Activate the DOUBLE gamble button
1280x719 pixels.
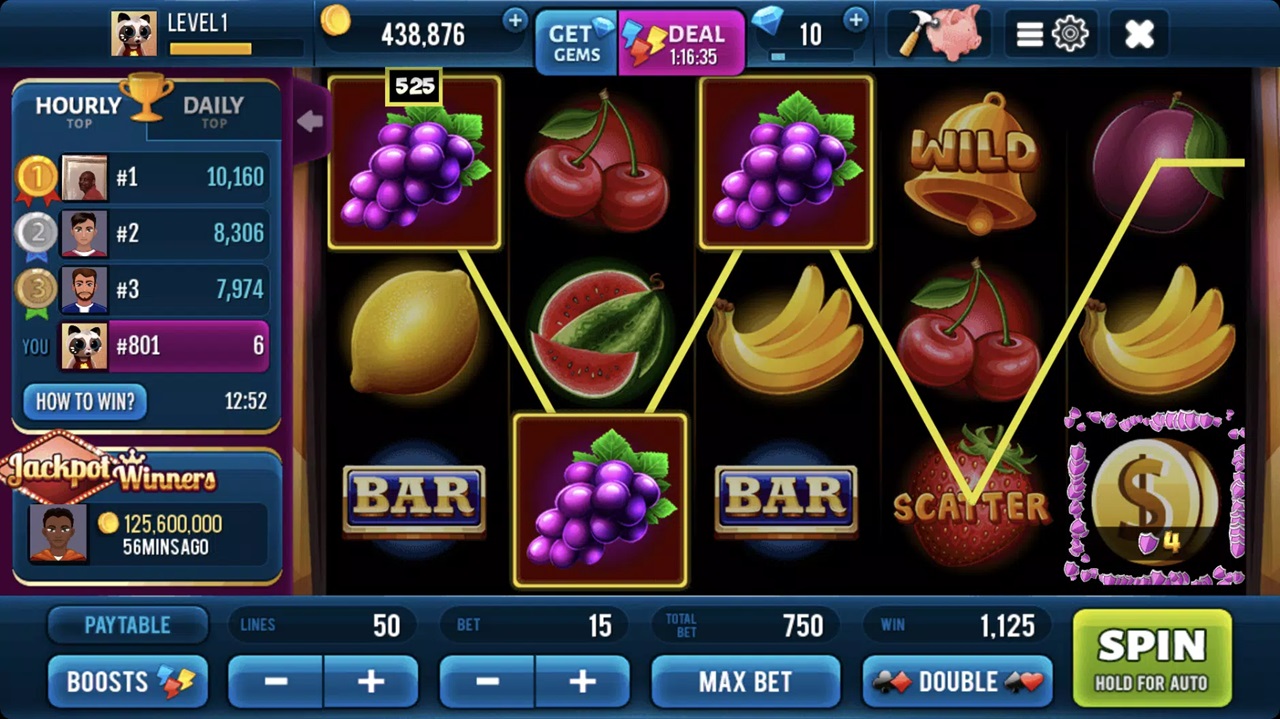click(957, 682)
